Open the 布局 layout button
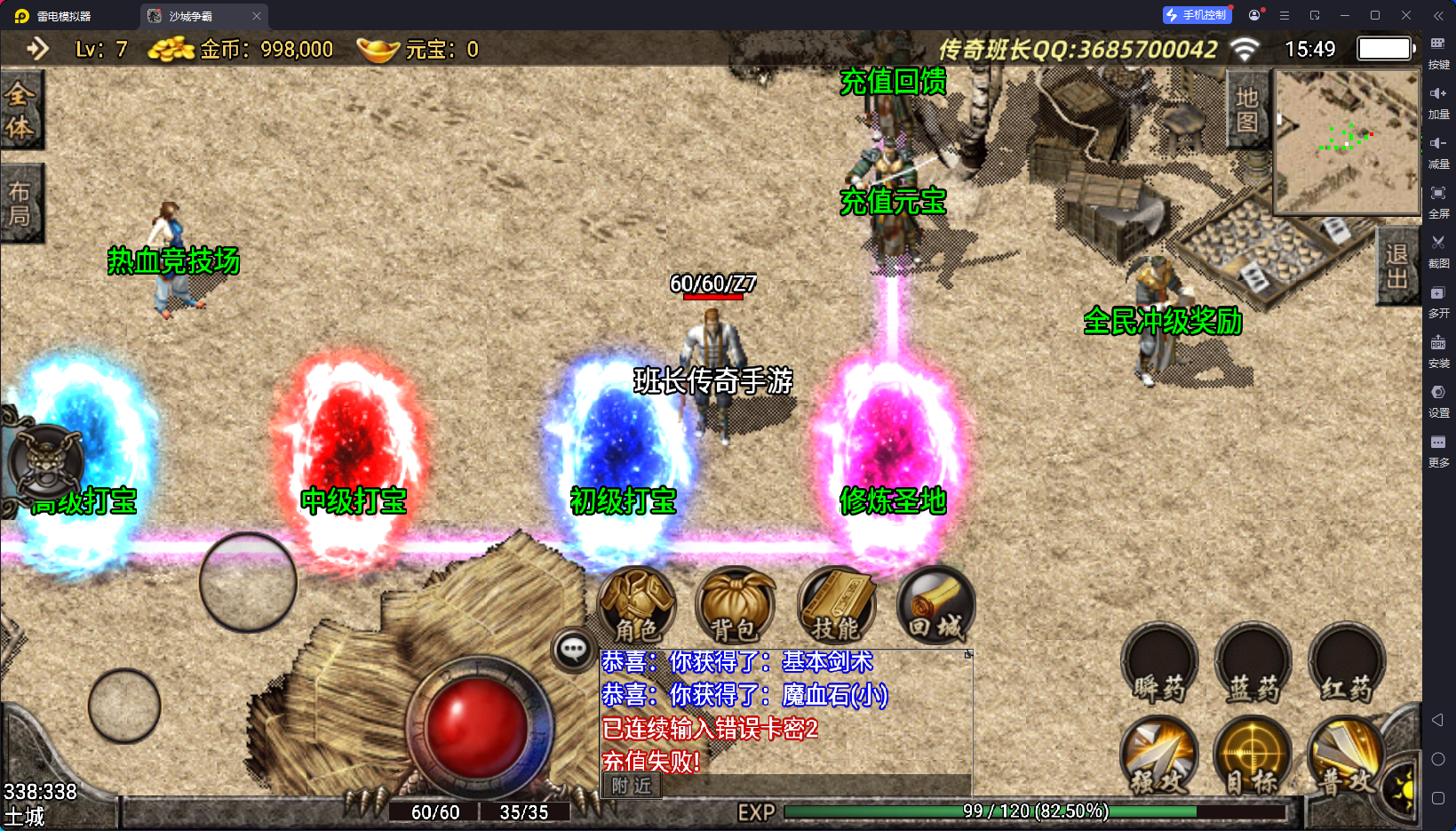The image size is (1456, 831). coord(20,204)
